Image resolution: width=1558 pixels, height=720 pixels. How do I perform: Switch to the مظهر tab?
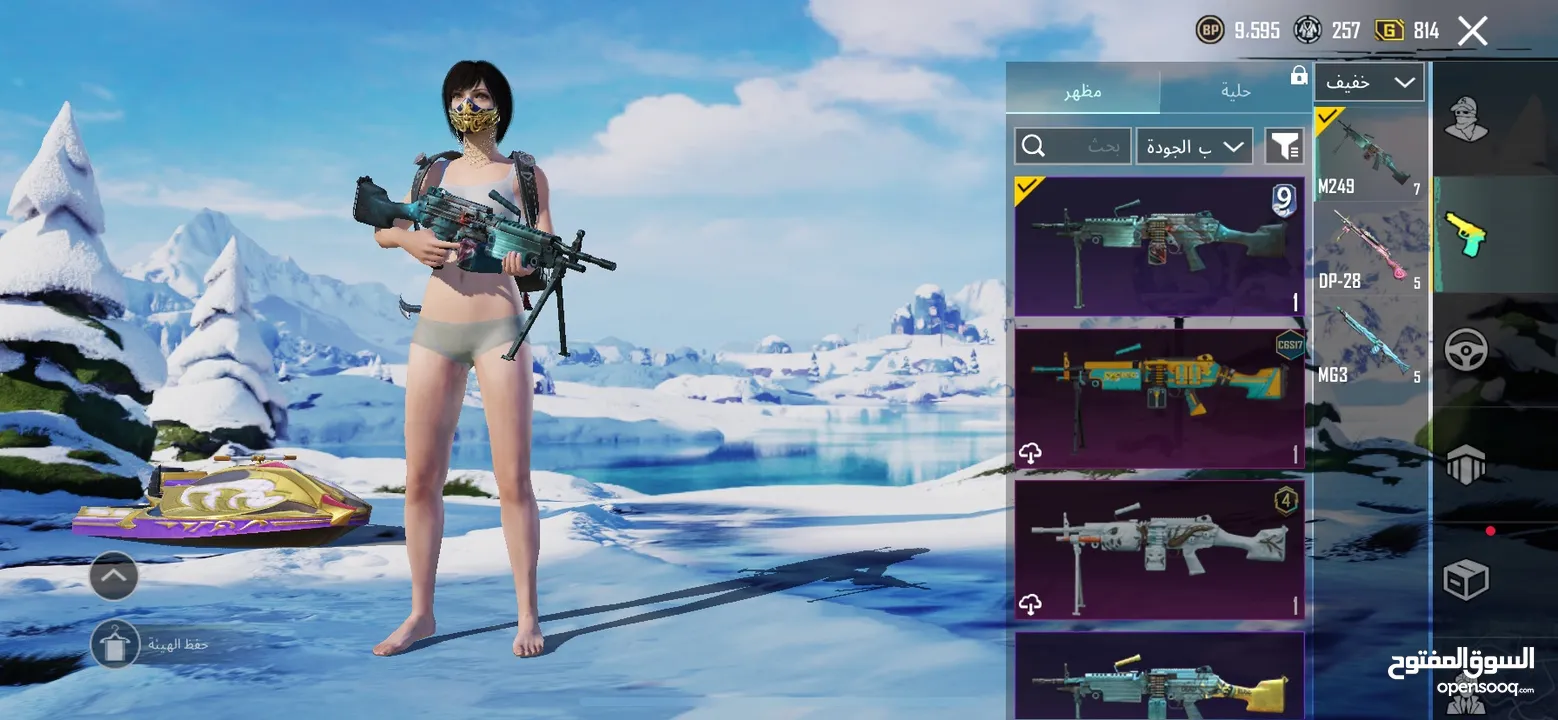click(x=1082, y=91)
